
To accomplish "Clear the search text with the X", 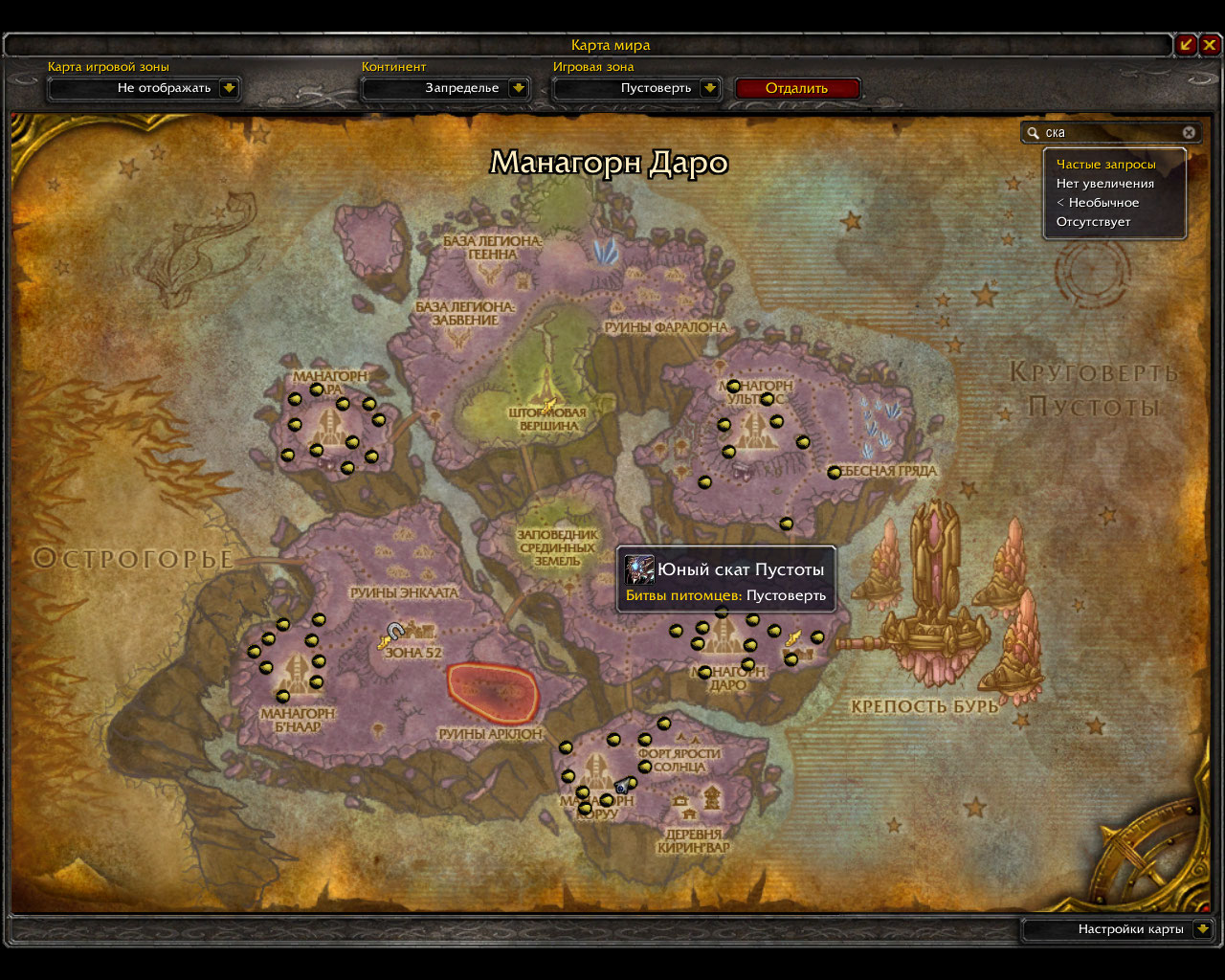I will pyautogui.click(x=1189, y=133).
